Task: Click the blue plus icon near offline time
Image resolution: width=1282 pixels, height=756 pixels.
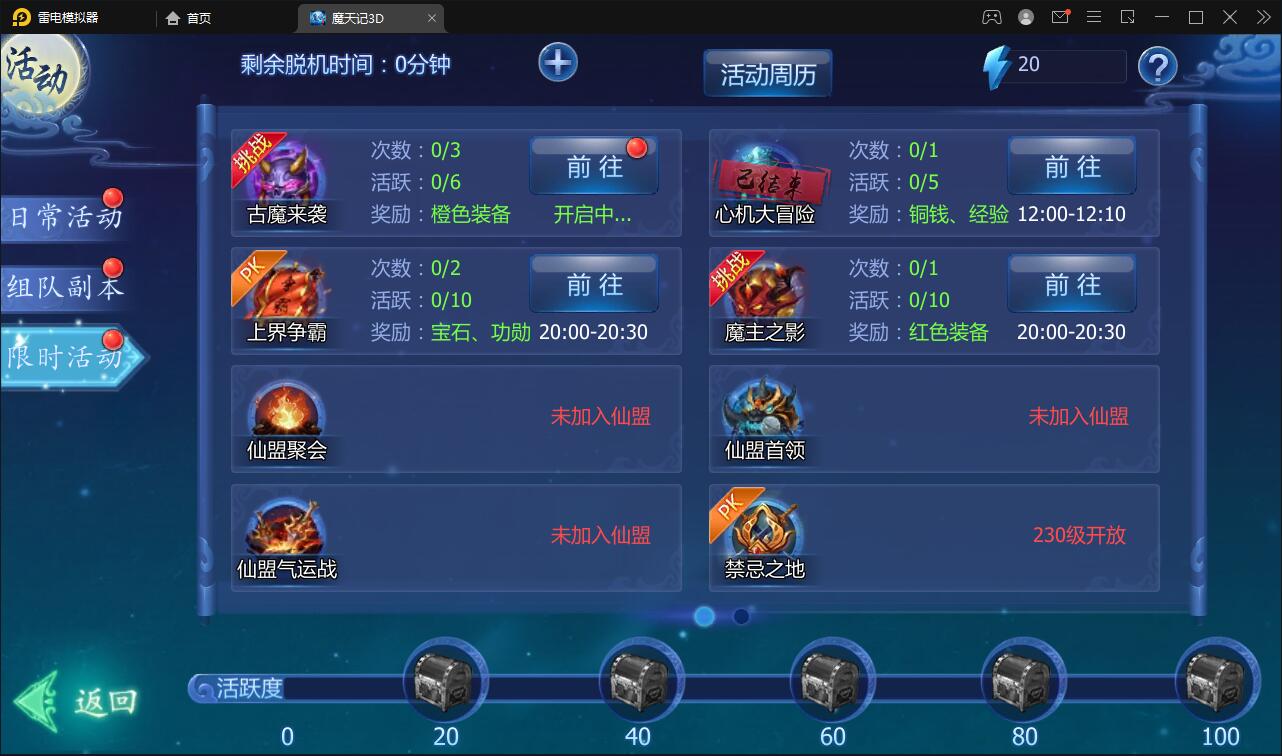Action: pyautogui.click(x=557, y=62)
